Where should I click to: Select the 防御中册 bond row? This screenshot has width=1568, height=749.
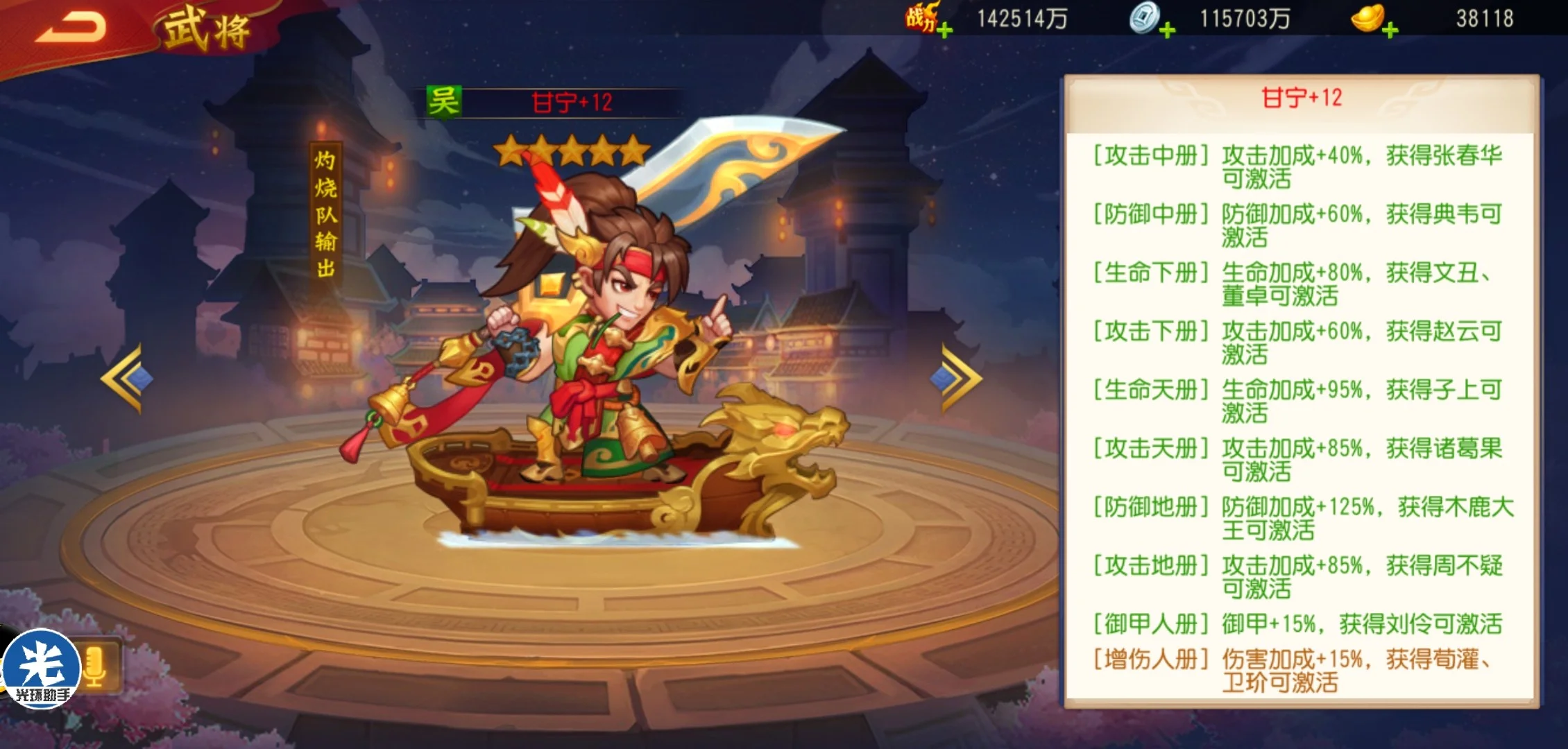[x=1299, y=225]
